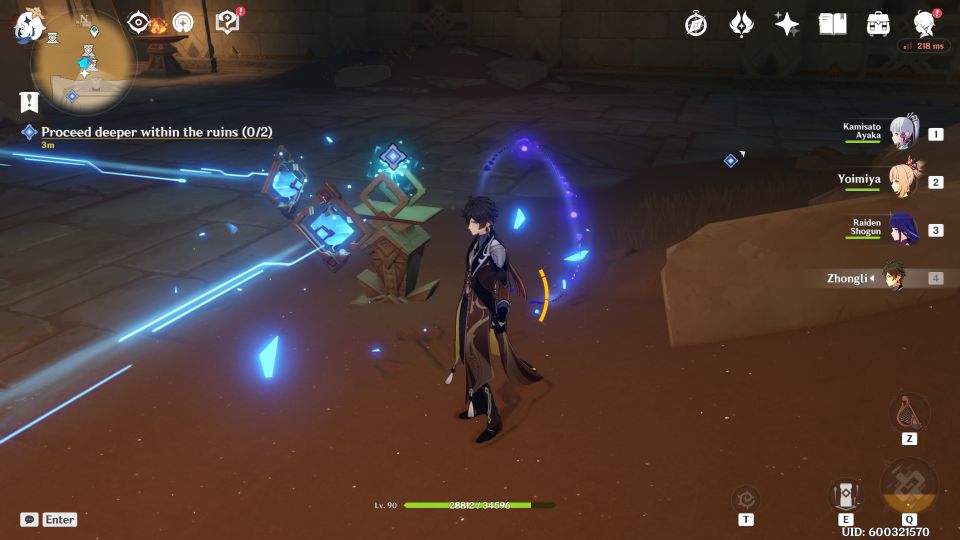Open the round signal icon beside the eye
Viewport: 960px width, 540px height.
(x=183, y=23)
